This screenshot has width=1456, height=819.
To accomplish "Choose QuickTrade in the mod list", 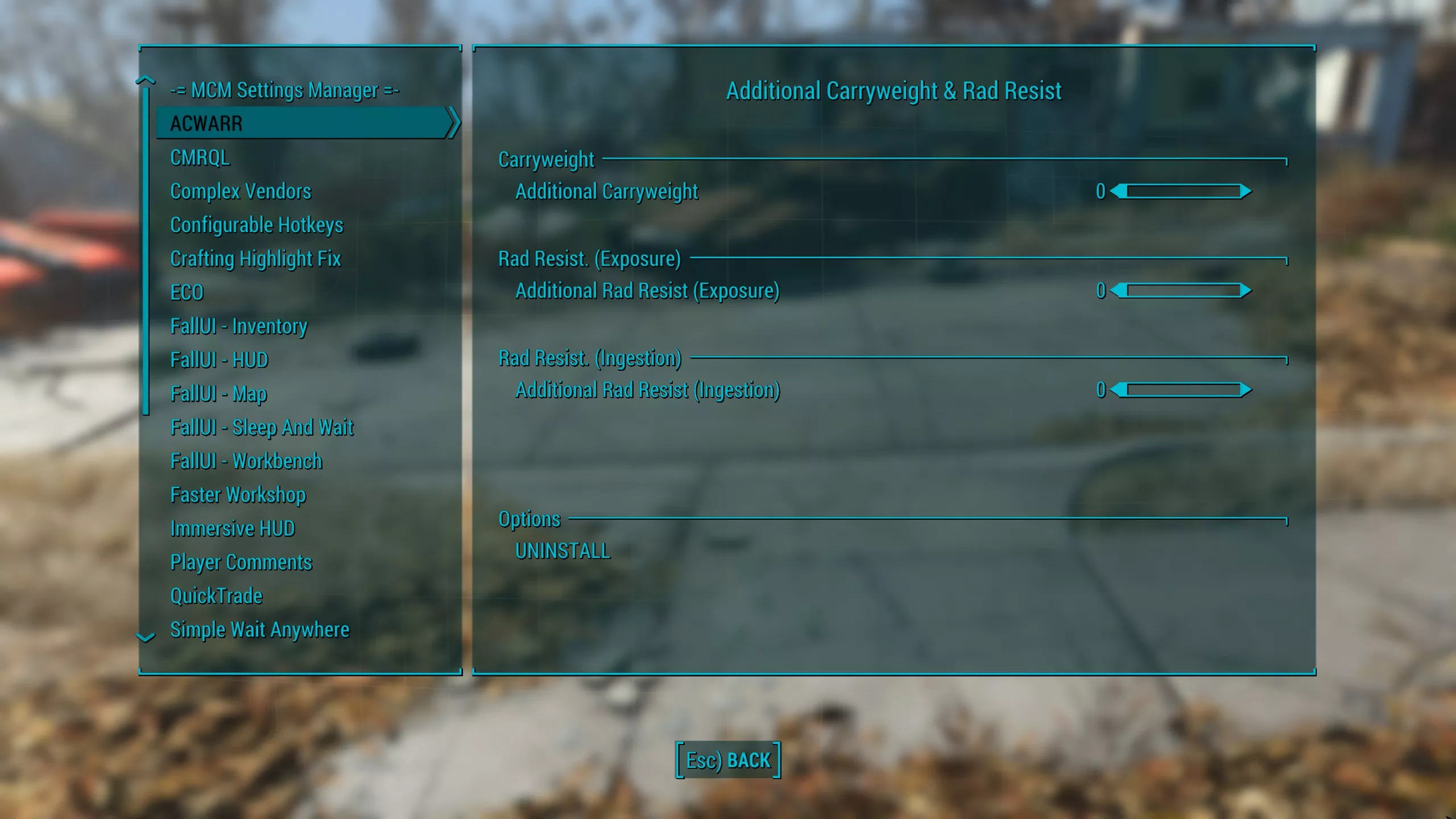I will (216, 596).
